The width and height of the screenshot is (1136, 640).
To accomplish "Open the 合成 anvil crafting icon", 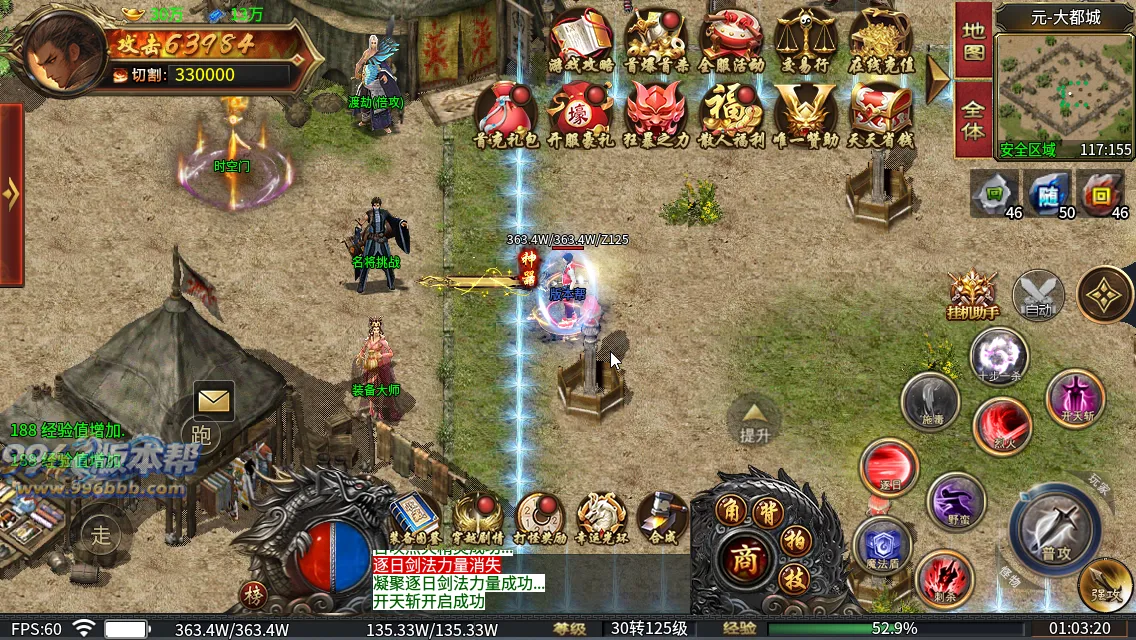I will [662, 516].
